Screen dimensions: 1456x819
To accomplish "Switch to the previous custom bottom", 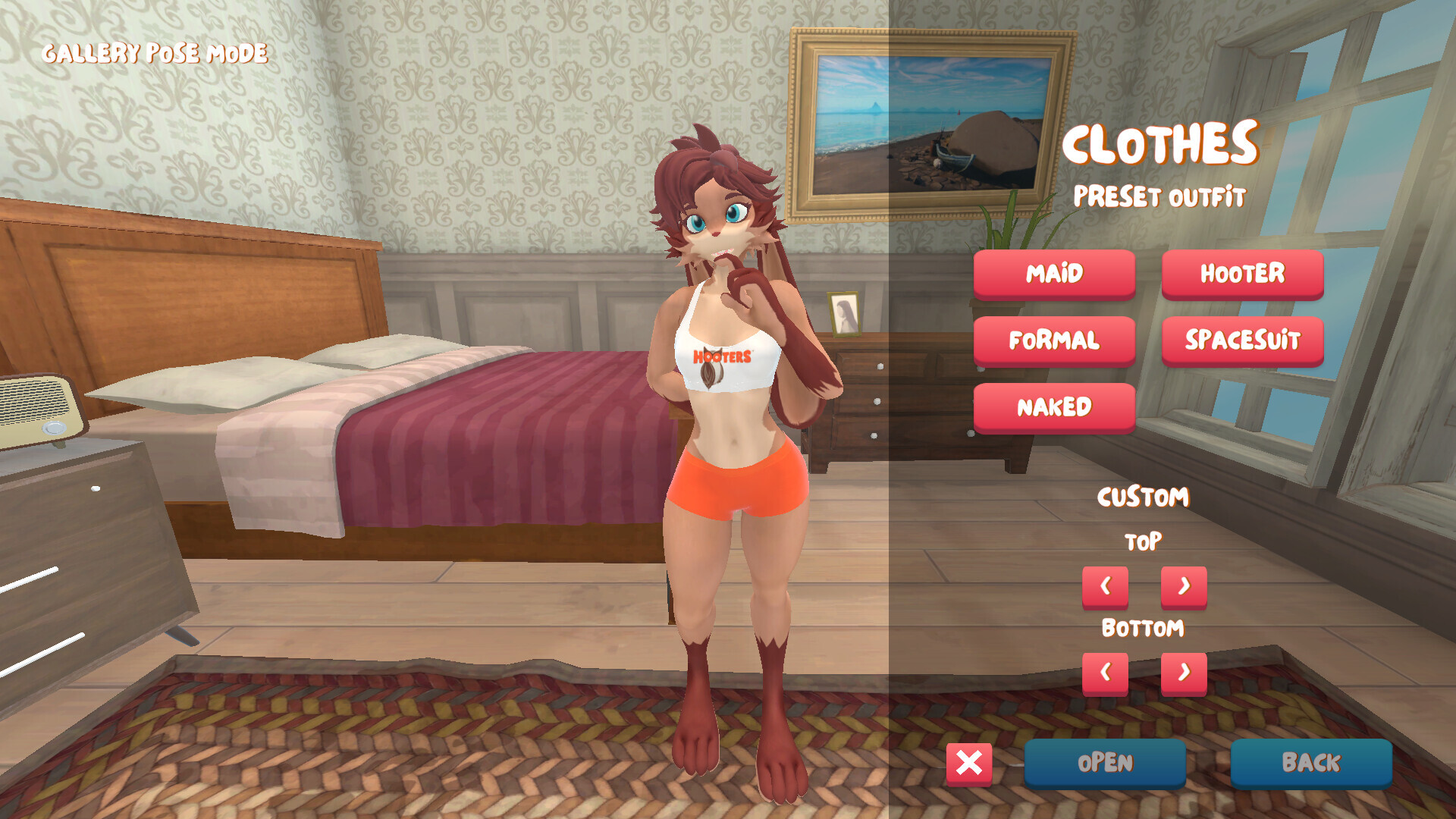I will [1105, 673].
